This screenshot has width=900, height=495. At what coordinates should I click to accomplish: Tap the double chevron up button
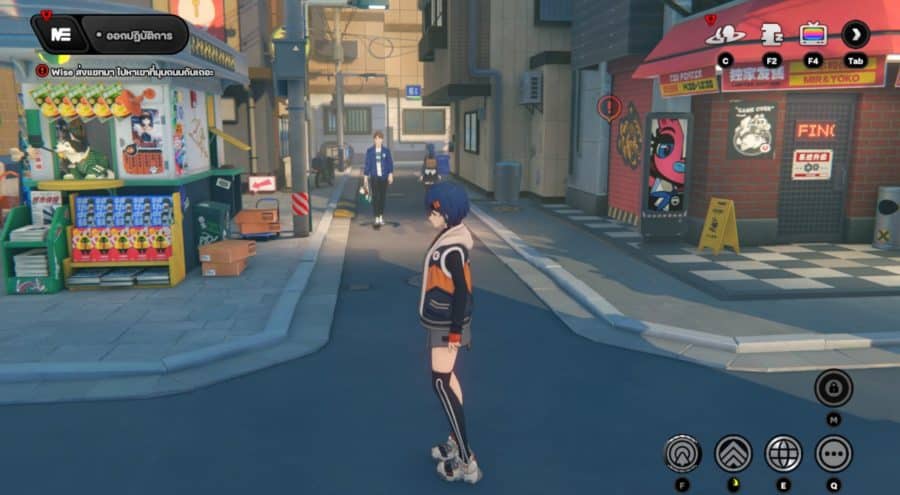(733, 453)
